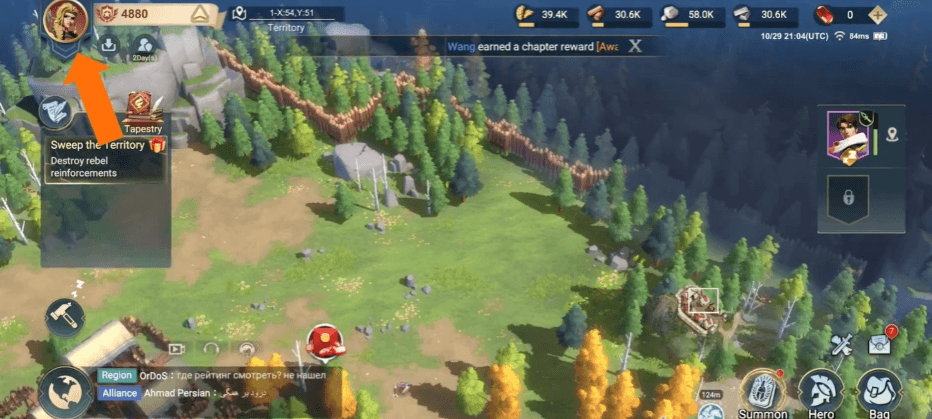The image size is (932, 419).
Task: Open the mail envelope with notification
Action: click(881, 342)
